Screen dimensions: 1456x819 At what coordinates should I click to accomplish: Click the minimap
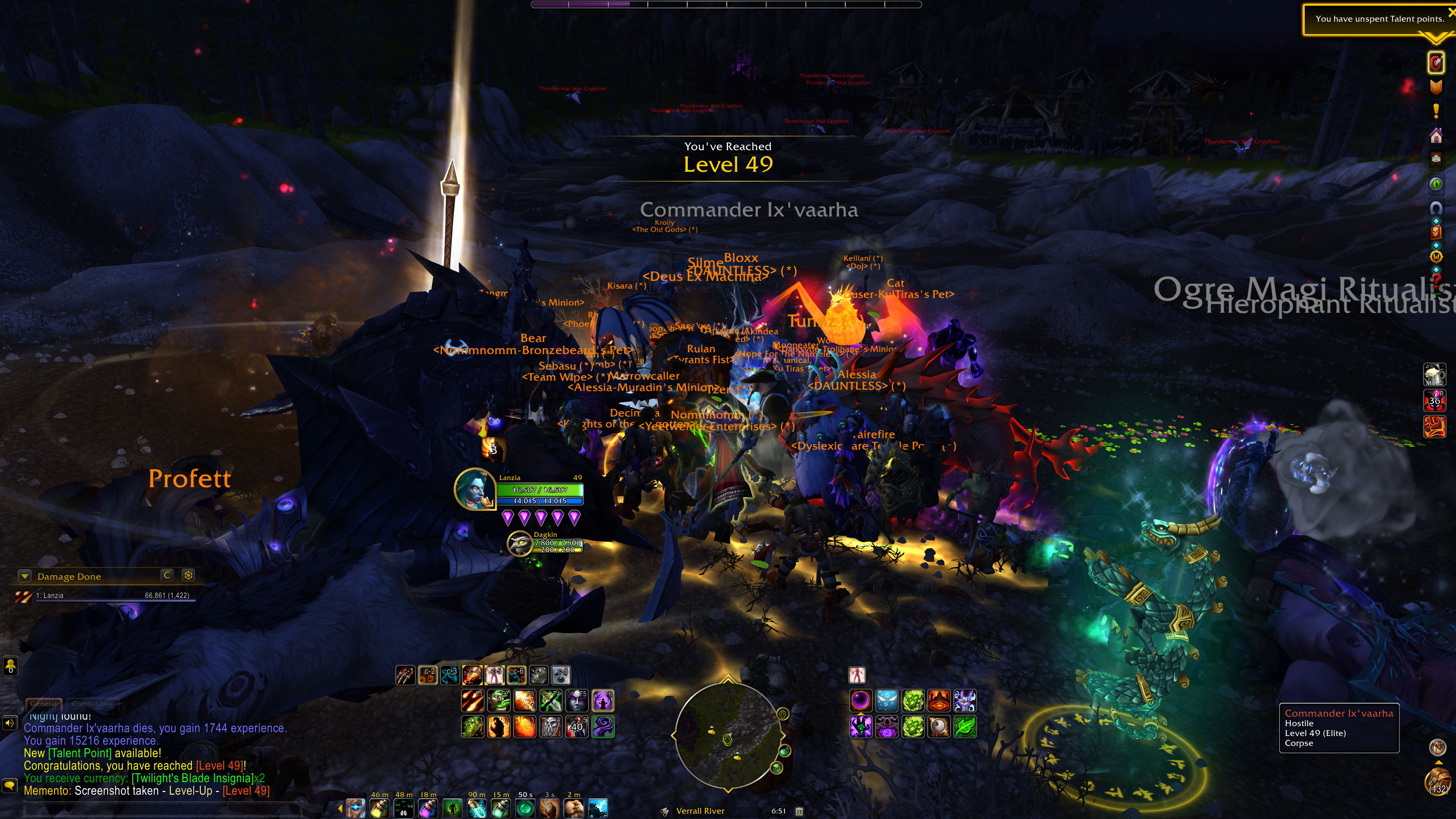point(728,735)
